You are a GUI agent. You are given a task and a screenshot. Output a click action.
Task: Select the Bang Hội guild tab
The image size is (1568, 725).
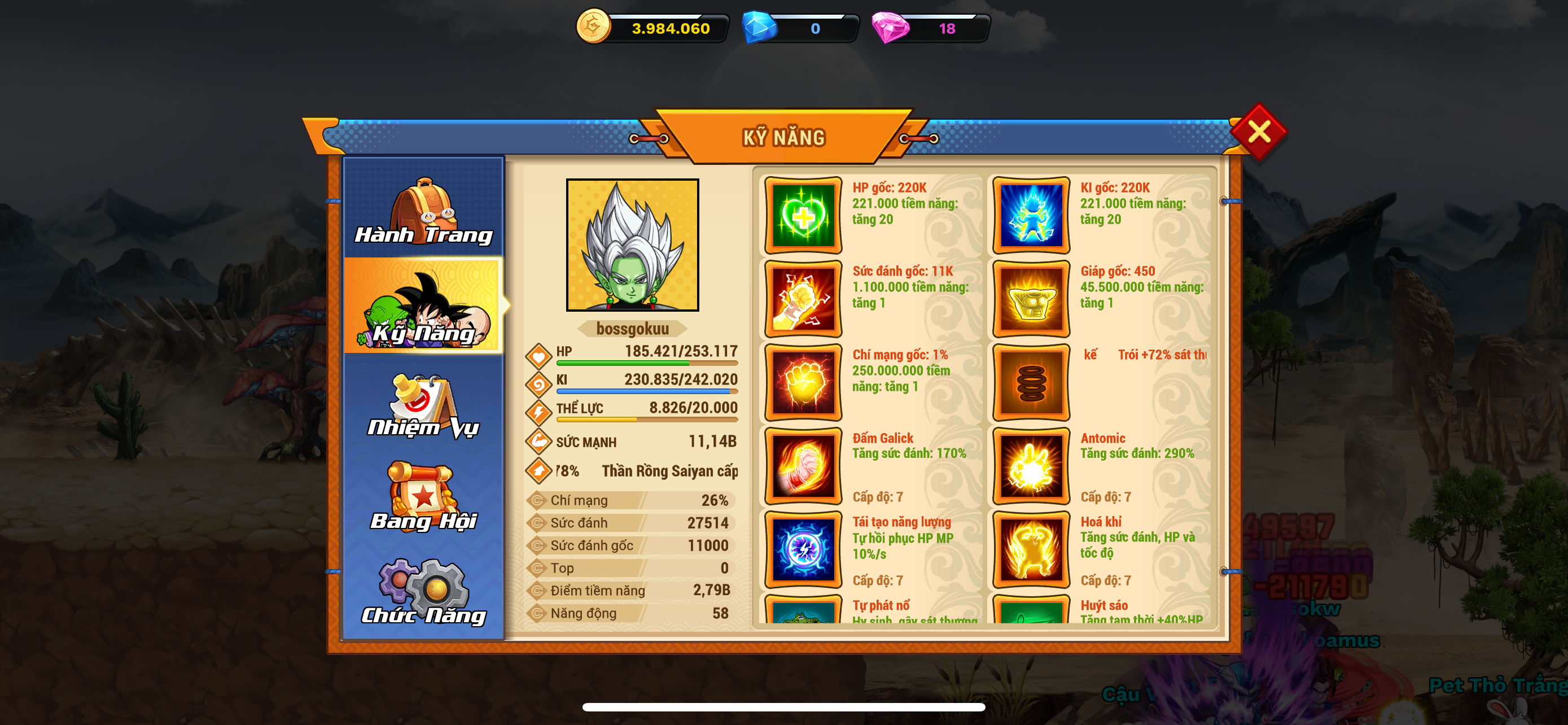(x=424, y=497)
